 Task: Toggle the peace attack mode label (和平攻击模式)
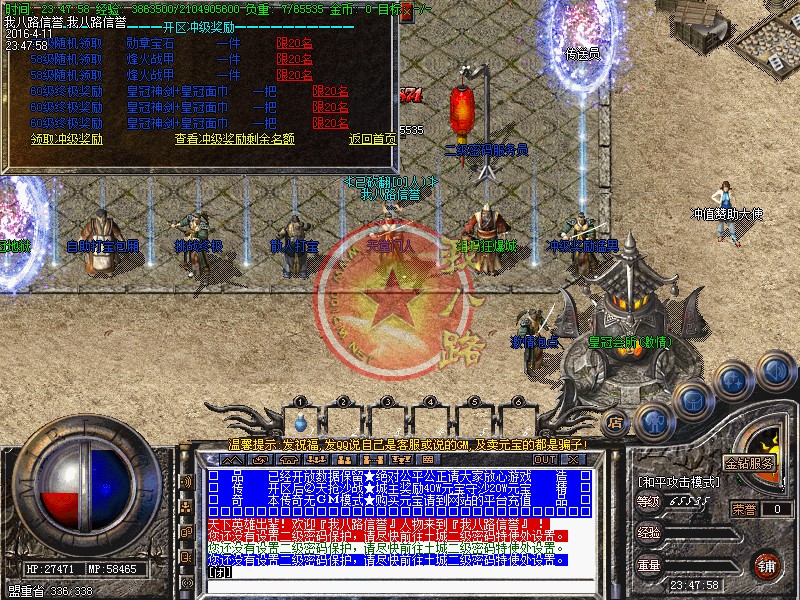(x=678, y=481)
